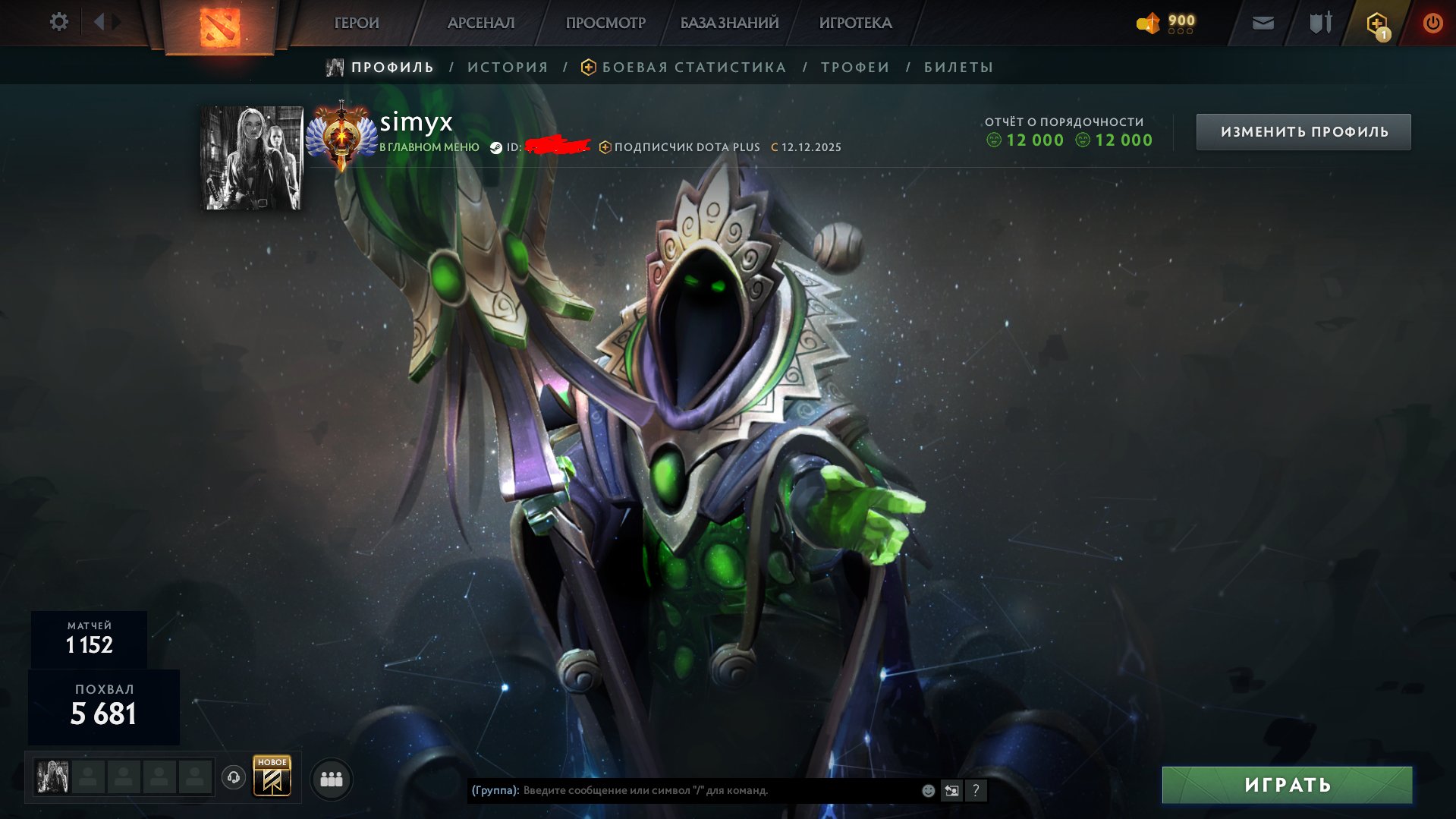Open the emoticon picker in chat bar
1456x819 pixels.
click(927, 791)
